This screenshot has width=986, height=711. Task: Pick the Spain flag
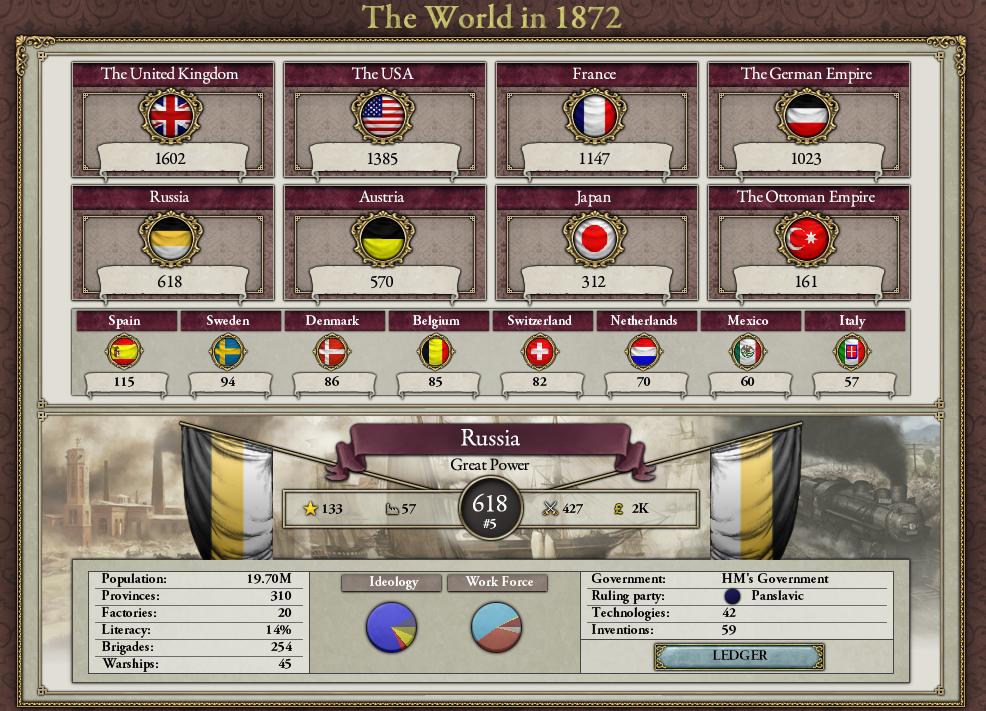(x=124, y=352)
